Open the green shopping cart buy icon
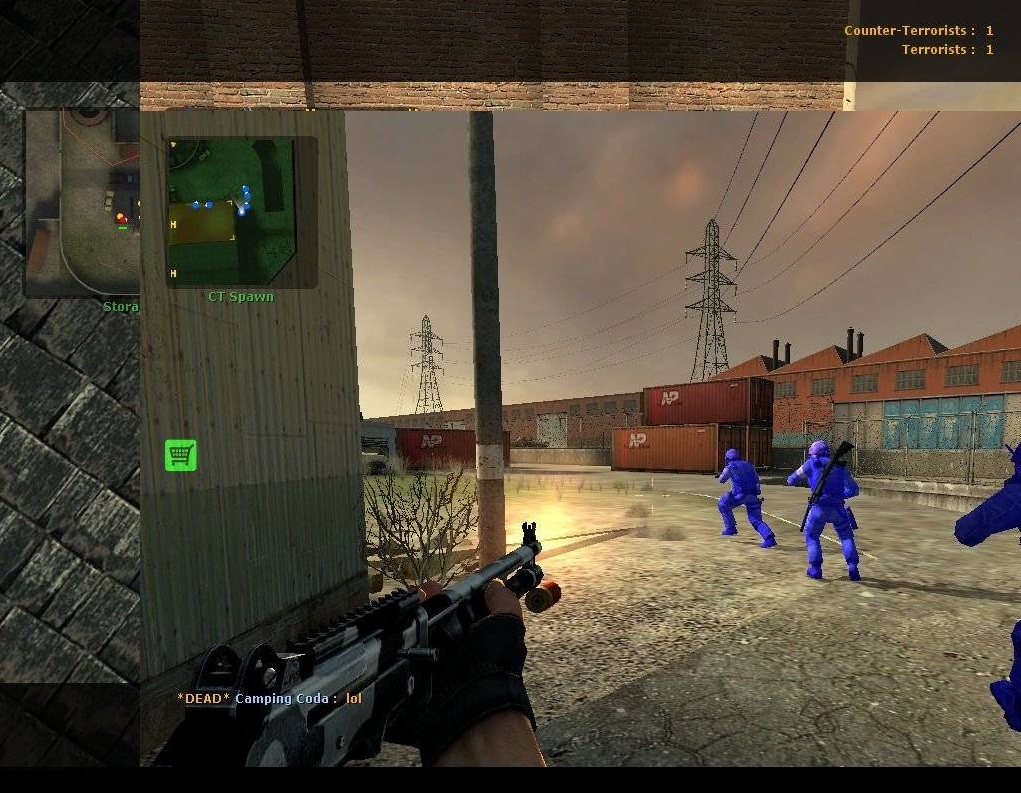Image resolution: width=1021 pixels, height=793 pixels. (x=181, y=455)
